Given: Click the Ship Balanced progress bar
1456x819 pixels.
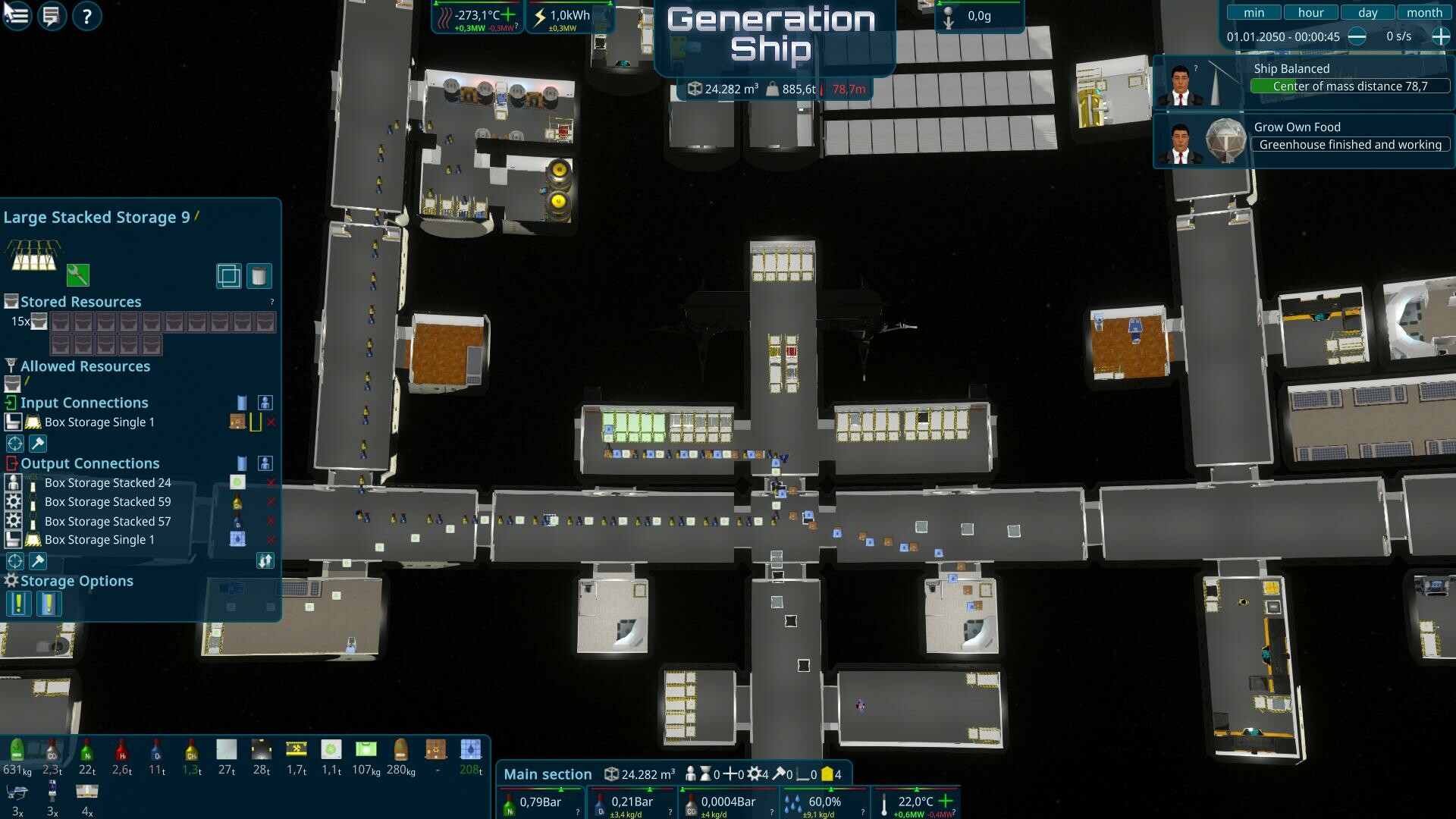Looking at the screenshot, I should [x=1350, y=86].
